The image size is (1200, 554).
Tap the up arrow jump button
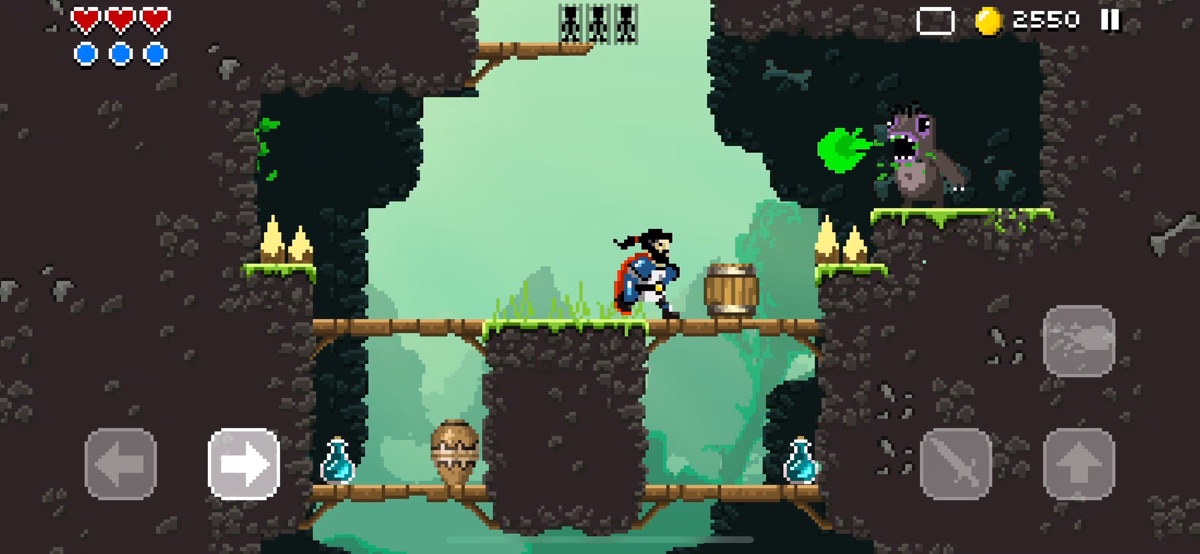point(1078,464)
